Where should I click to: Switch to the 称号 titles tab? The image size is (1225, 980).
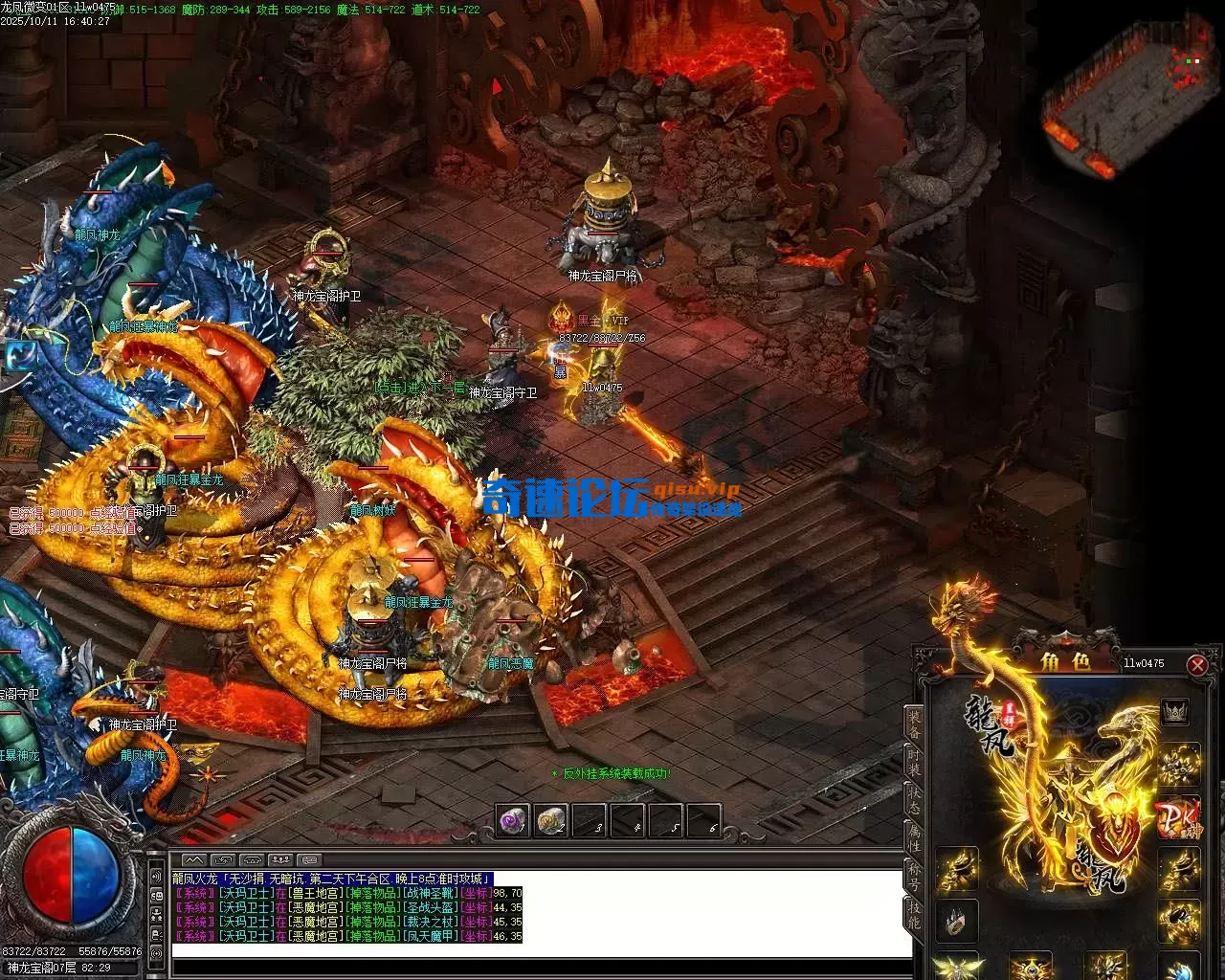(x=914, y=878)
